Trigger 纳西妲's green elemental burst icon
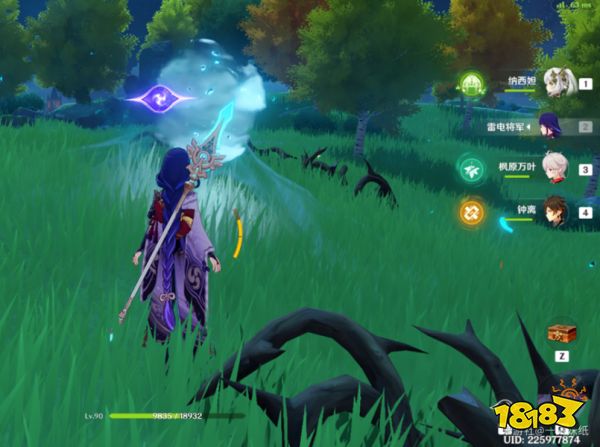Screen dimensions: 600x447 pyautogui.click(x=472, y=83)
